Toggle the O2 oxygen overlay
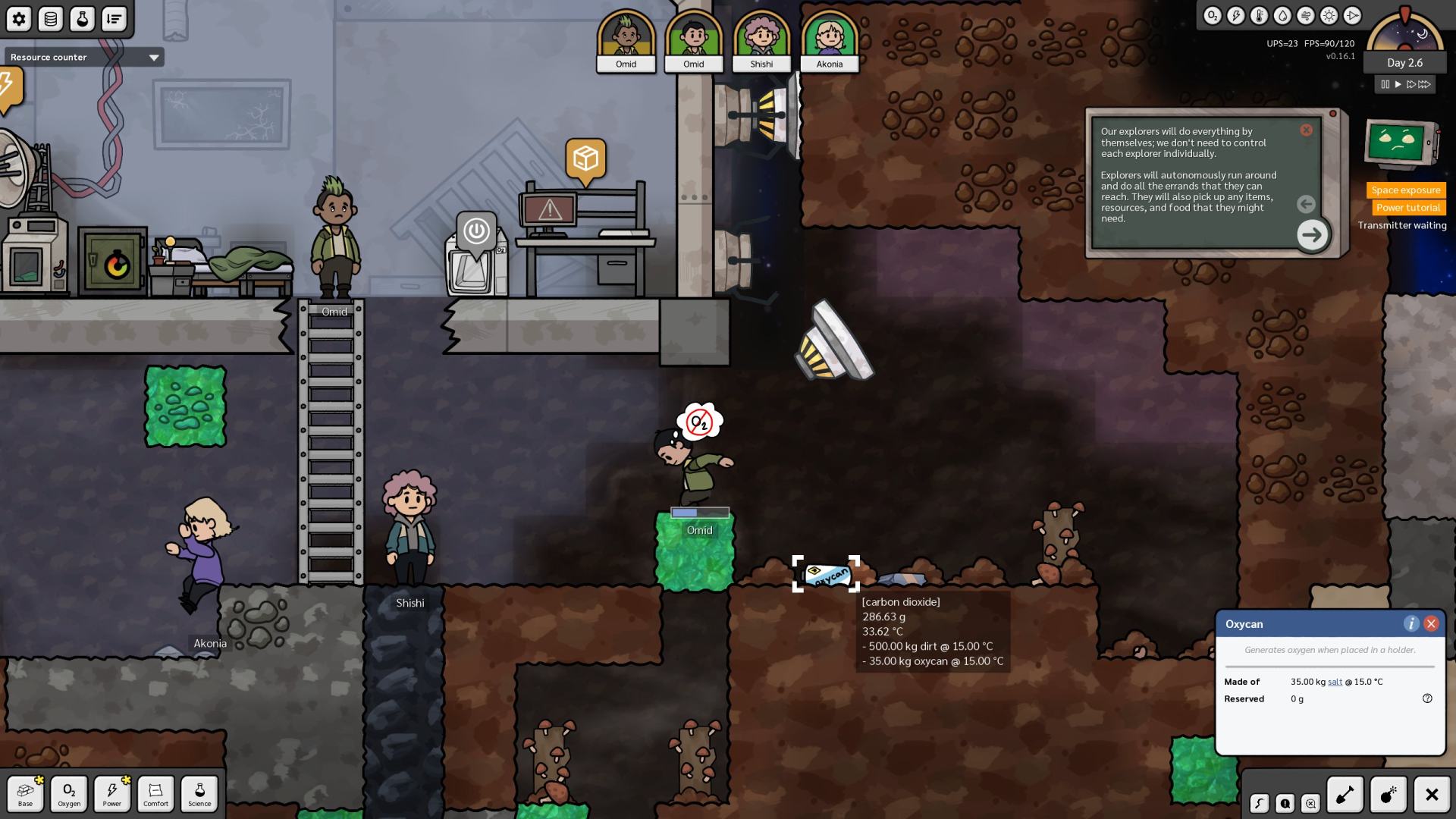The width and height of the screenshot is (1456, 819). click(x=1212, y=16)
